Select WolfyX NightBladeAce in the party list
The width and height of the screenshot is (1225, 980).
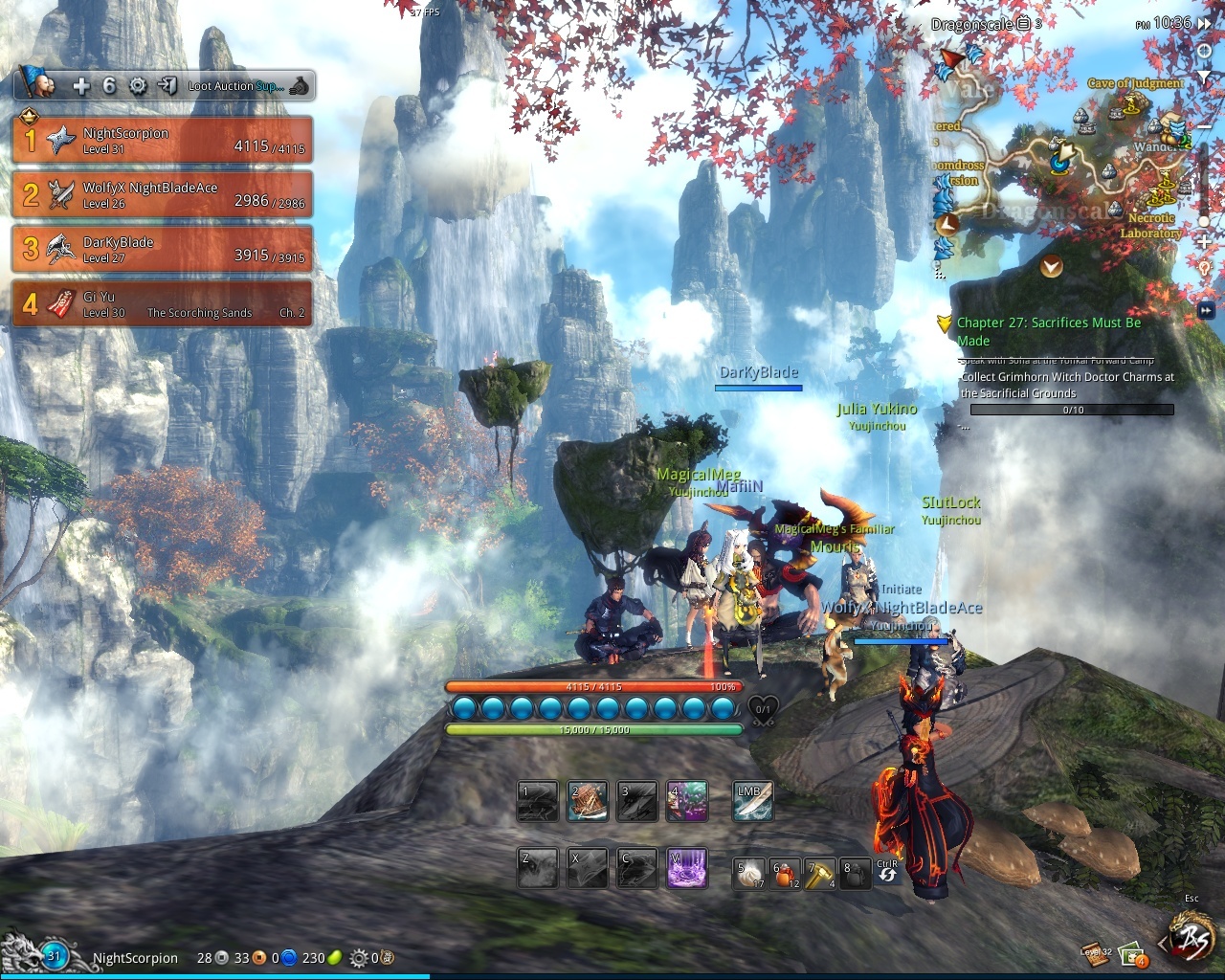(x=162, y=194)
